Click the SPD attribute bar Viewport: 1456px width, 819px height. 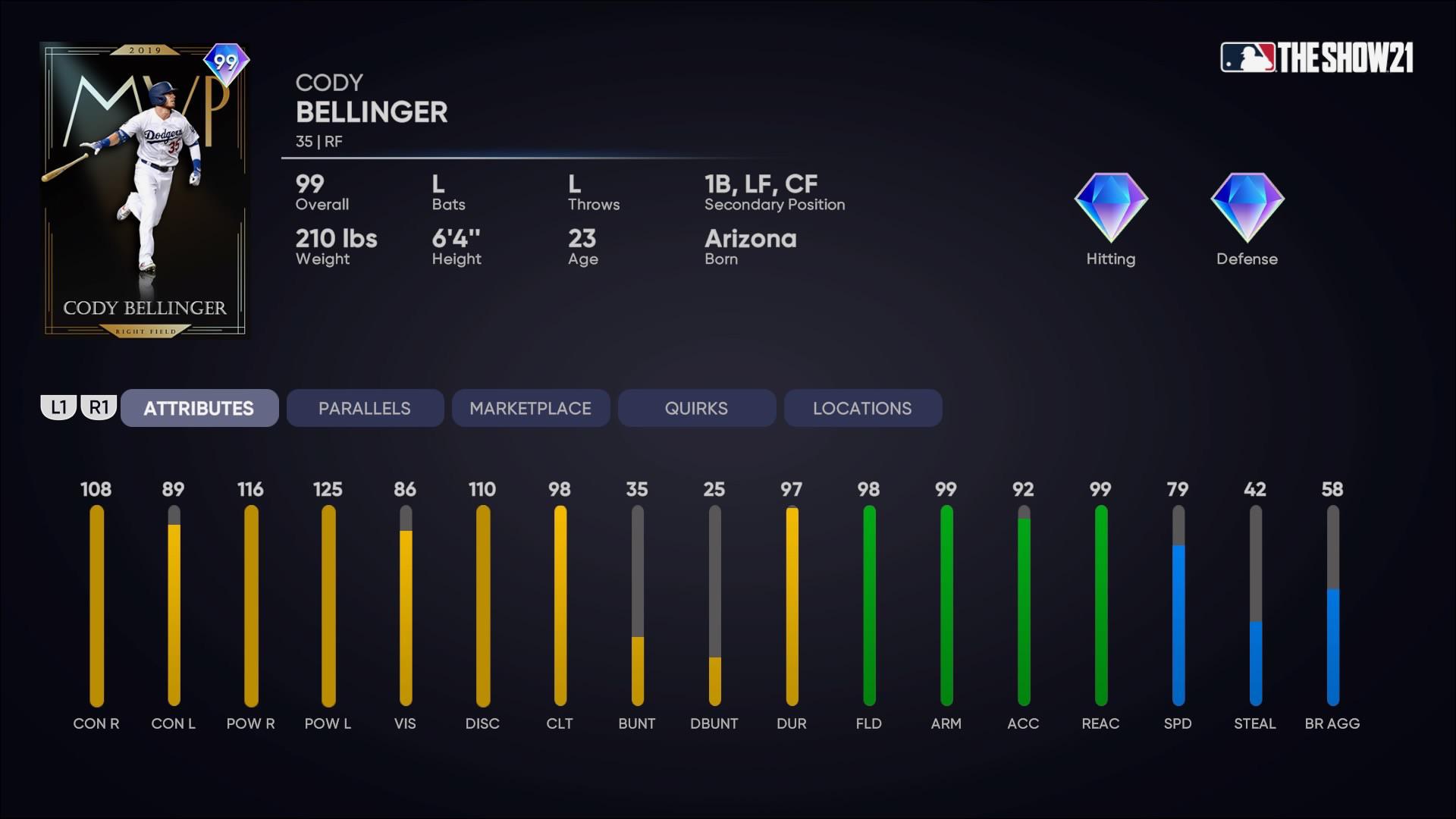tap(1178, 607)
